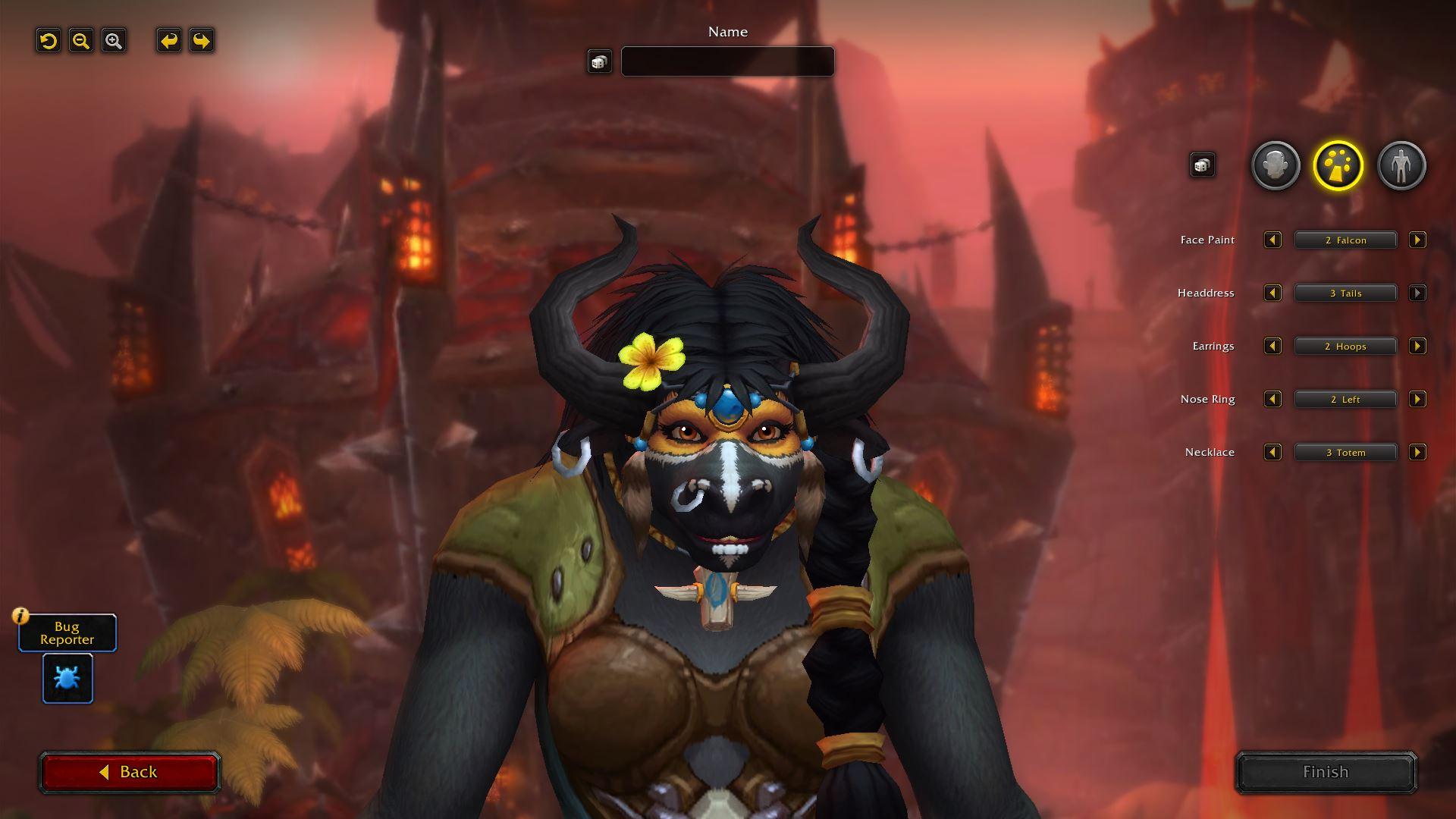This screenshot has height=819, width=1456.
Task: Zoom in the character camera
Action: (x=114, y=41)
